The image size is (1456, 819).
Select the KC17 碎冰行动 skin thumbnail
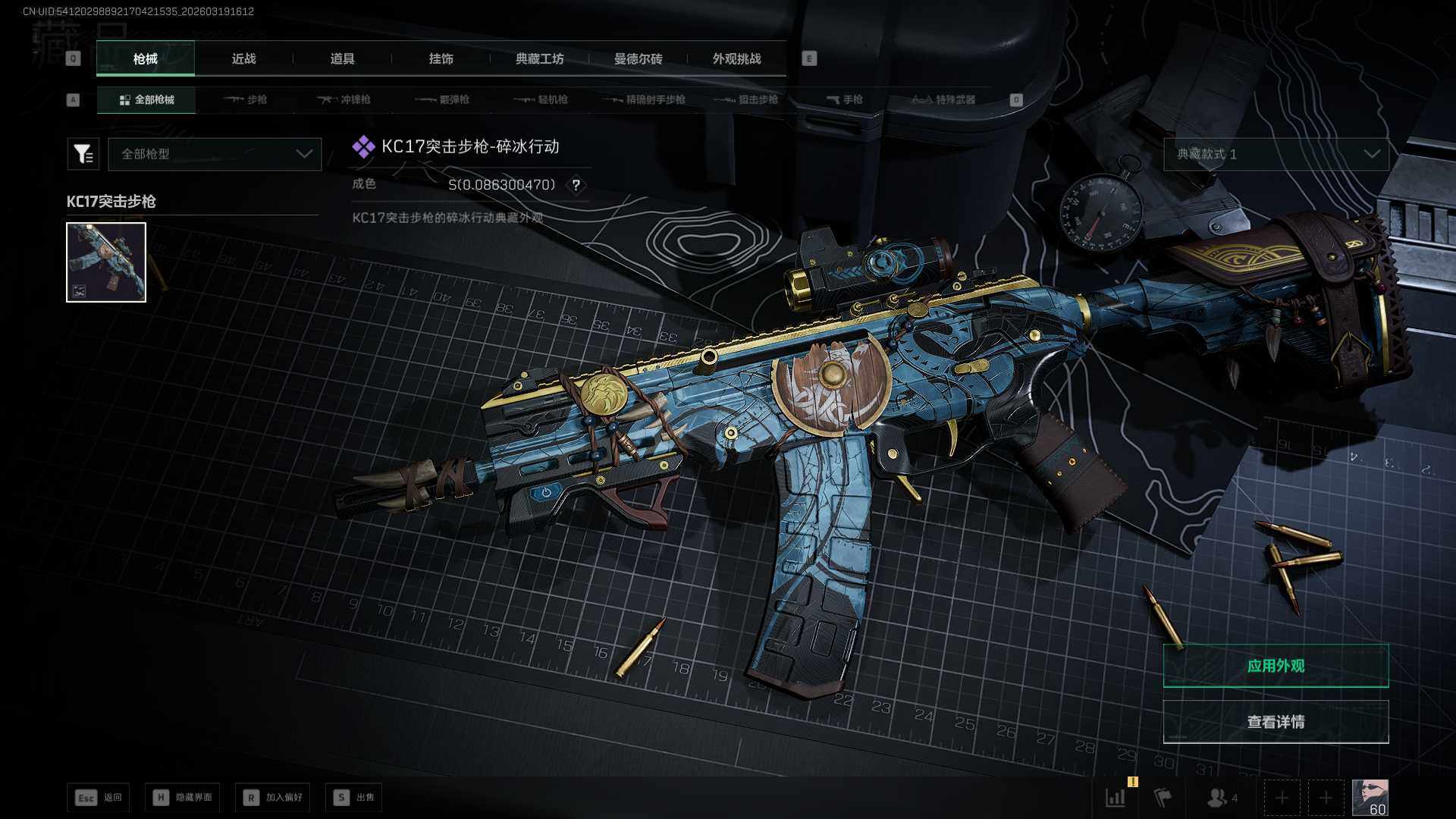pos(106,262)
